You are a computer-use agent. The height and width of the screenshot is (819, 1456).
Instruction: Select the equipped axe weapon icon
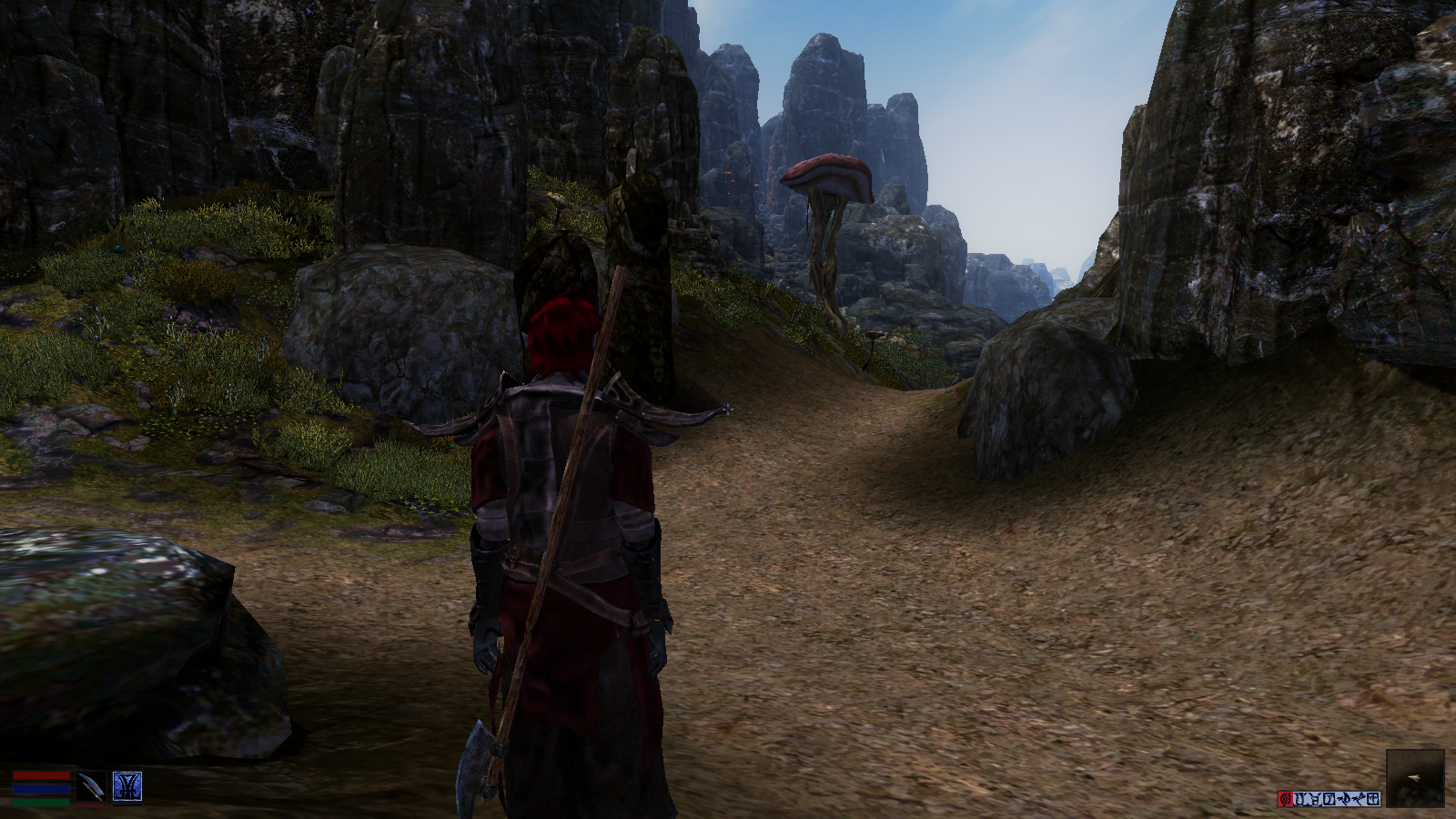(90, 787)
